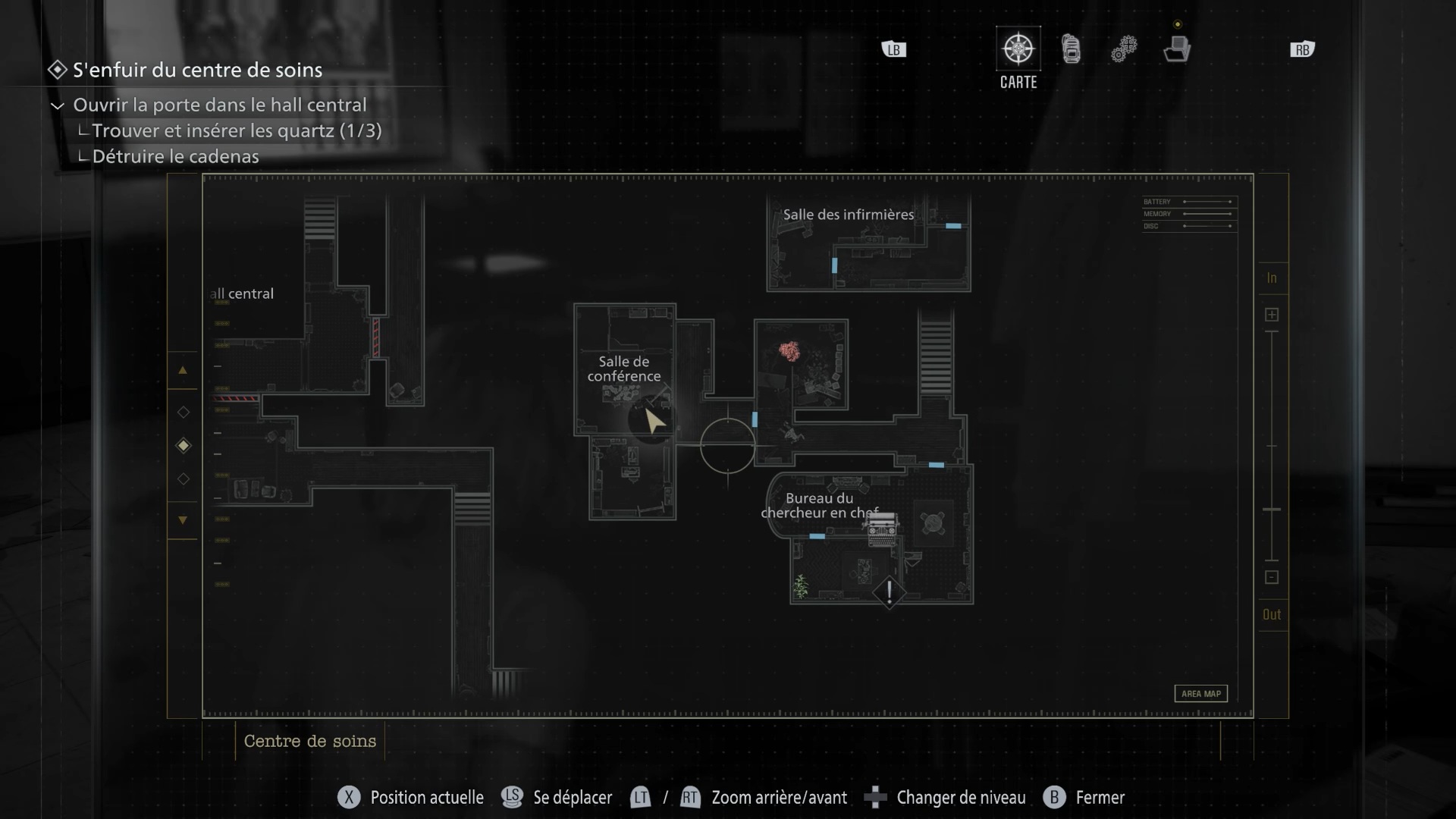This screenshot has width=1456, height=819.
Task: Click the 'S'enfuir du centre de soins' objective
Action: 197,71
